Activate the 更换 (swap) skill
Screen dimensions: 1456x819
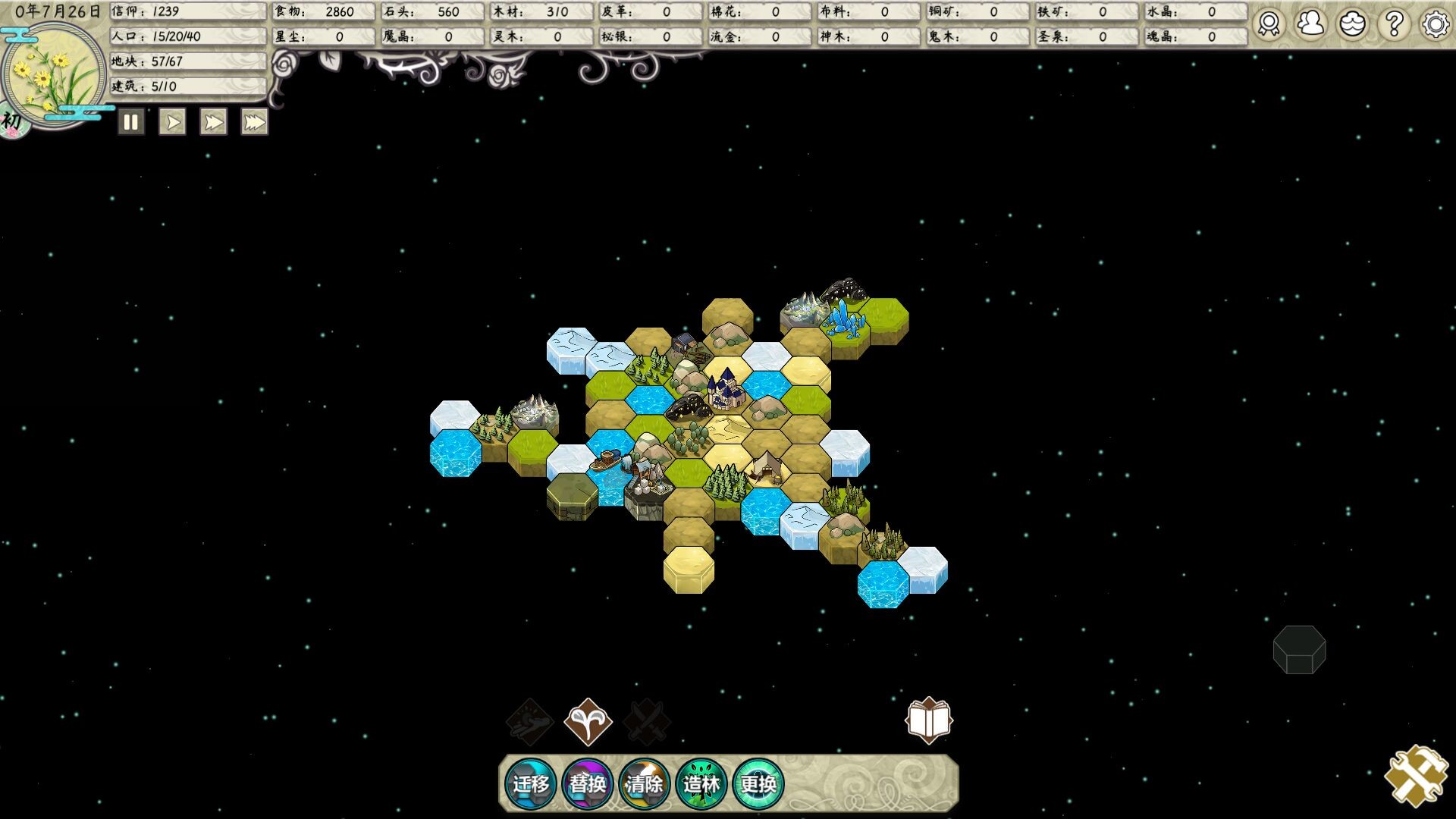(758, 783)
